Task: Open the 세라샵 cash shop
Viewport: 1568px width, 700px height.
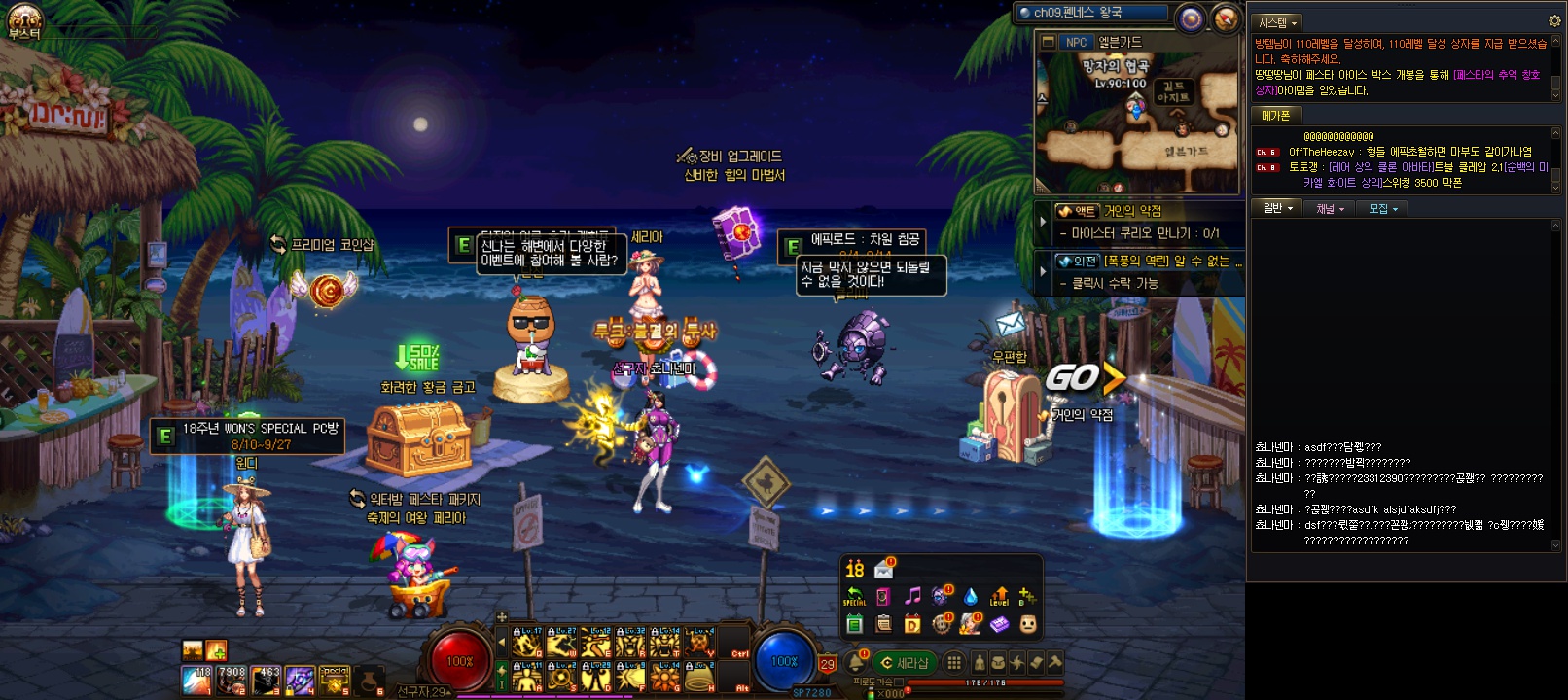Action: tap(904, 663)
